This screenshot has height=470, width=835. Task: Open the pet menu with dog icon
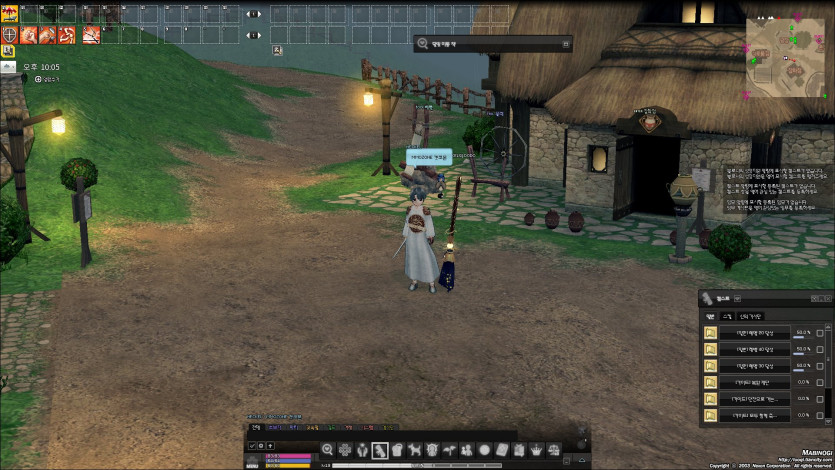click(x=414, y=449)
